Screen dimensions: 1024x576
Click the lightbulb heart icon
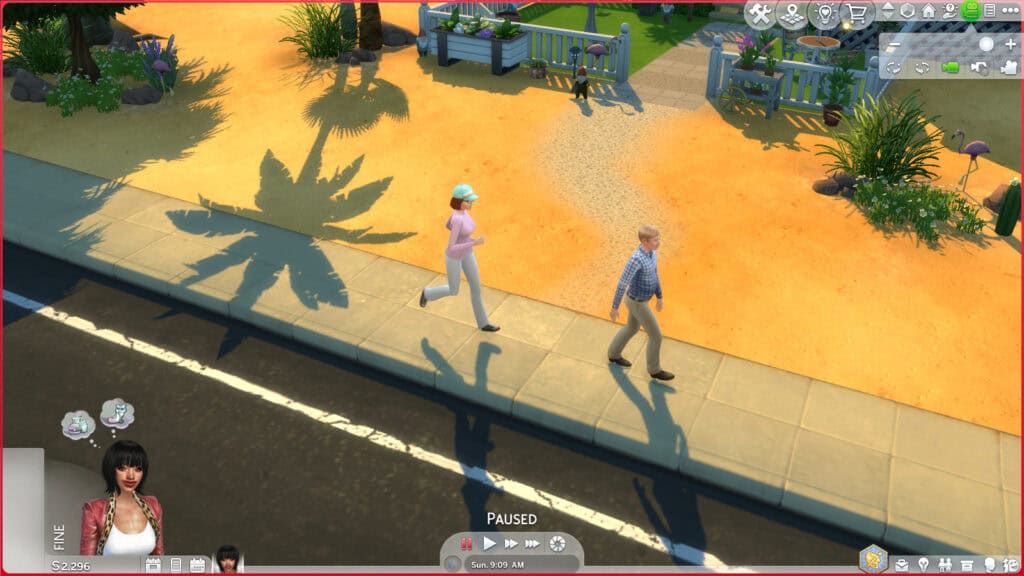click(825, 13)
